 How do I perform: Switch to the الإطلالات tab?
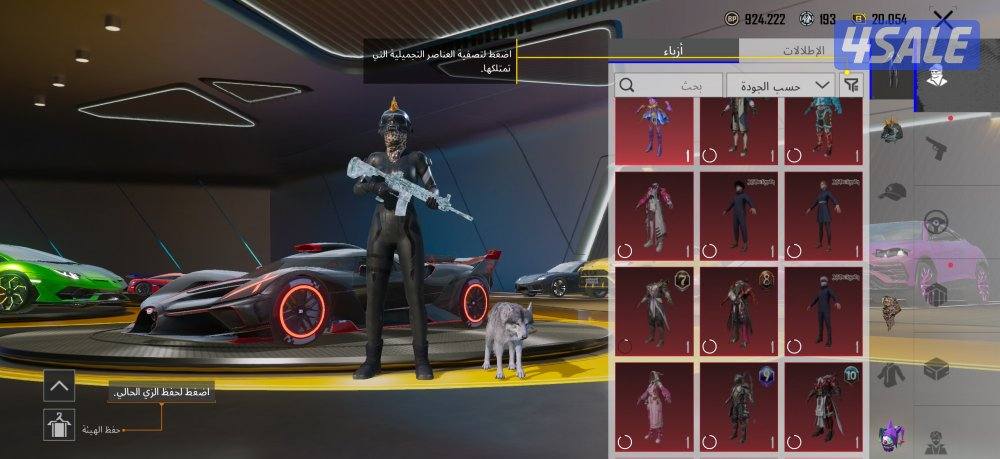point(805,50)
